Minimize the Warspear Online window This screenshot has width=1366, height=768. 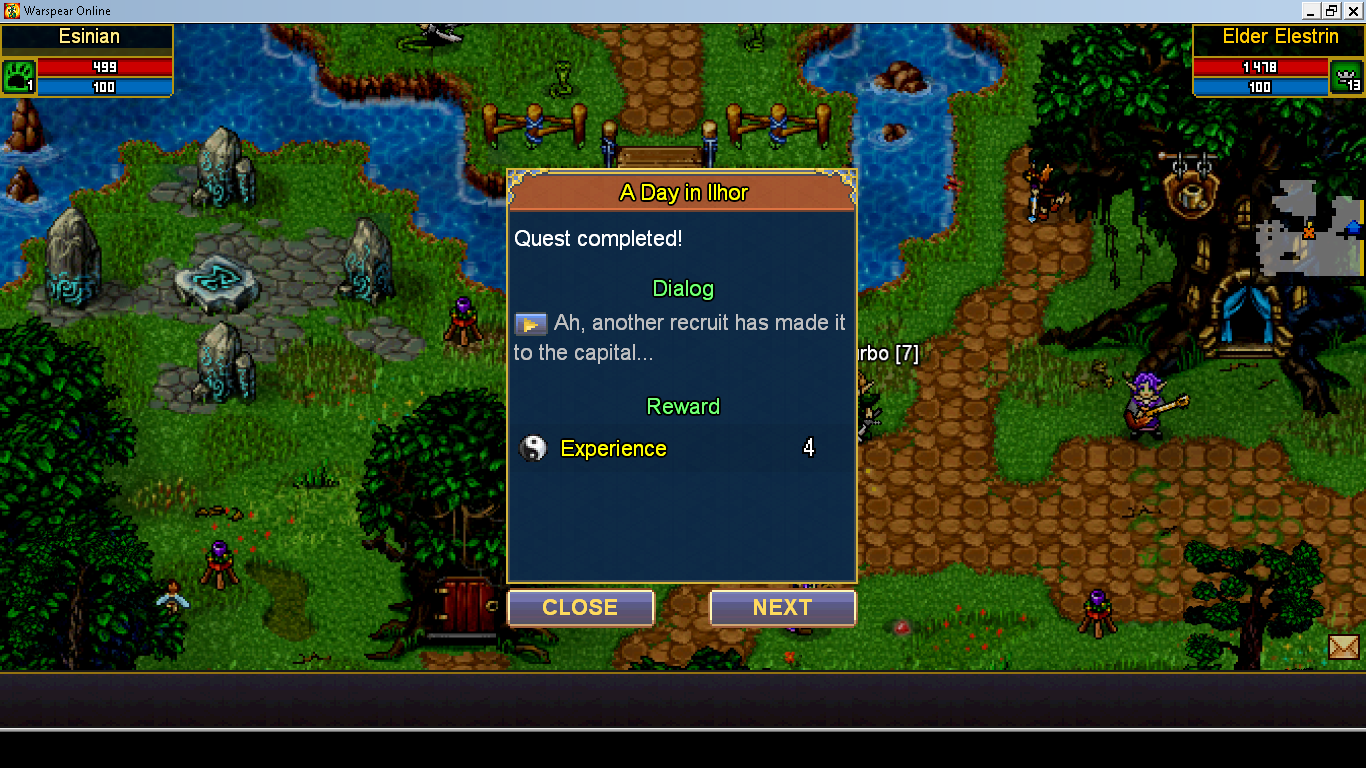[1310, 11]
